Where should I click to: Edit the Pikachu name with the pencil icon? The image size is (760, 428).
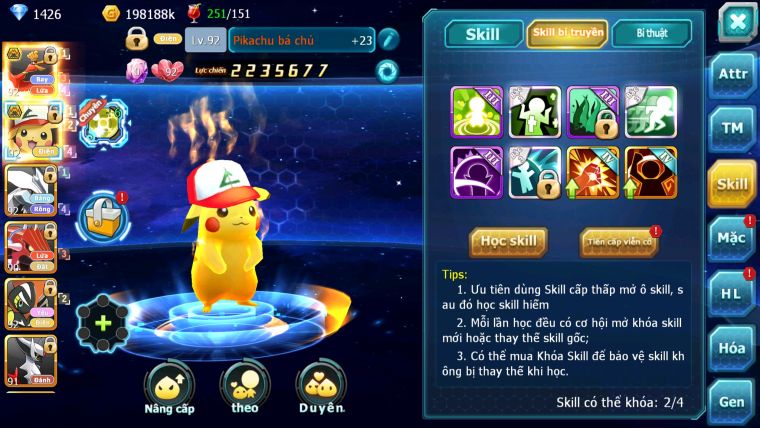(387, 39)
